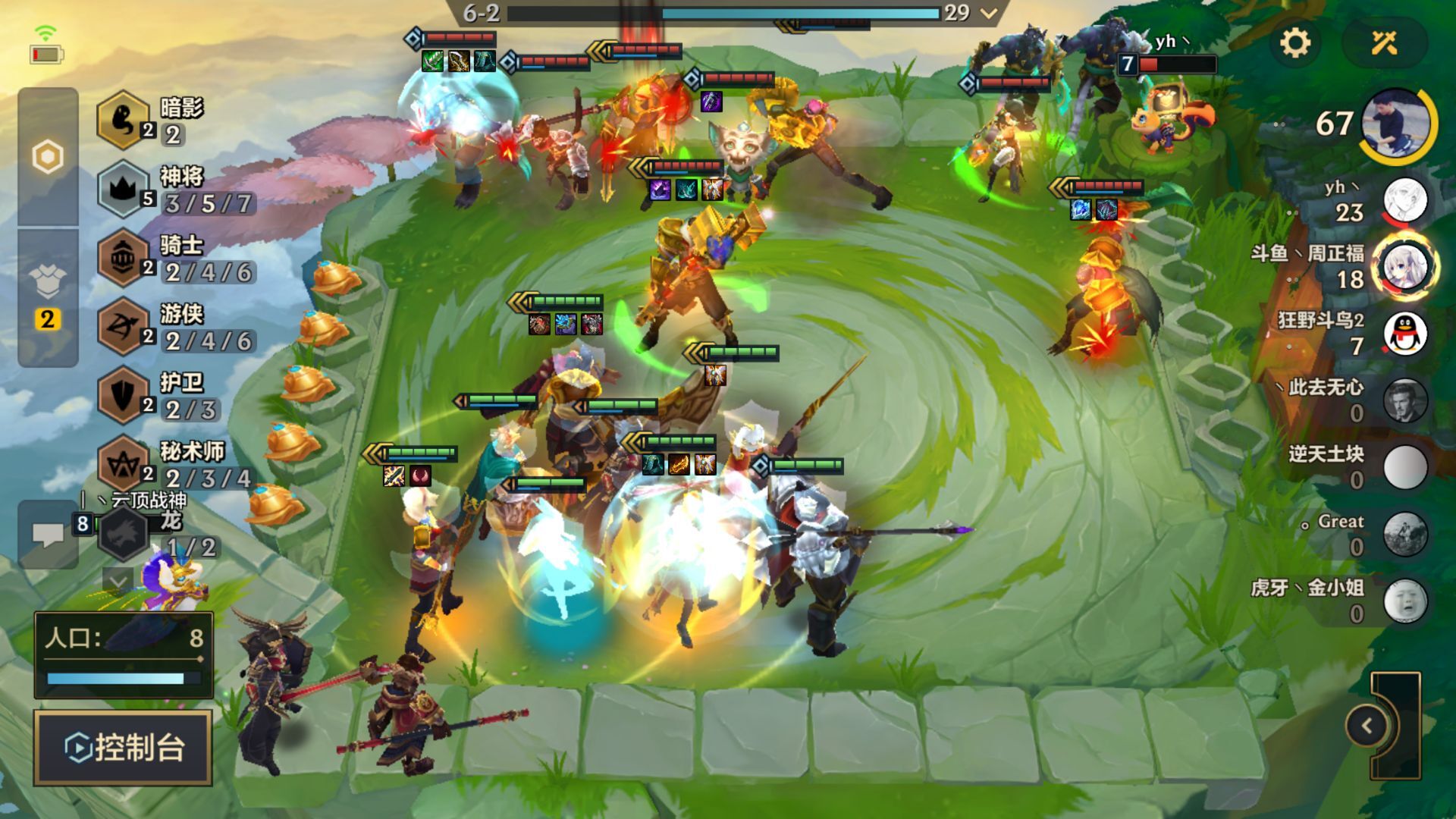Select the 秘术师 trait
This screenshot has height=819, width=1456.
tap(123, 464)
